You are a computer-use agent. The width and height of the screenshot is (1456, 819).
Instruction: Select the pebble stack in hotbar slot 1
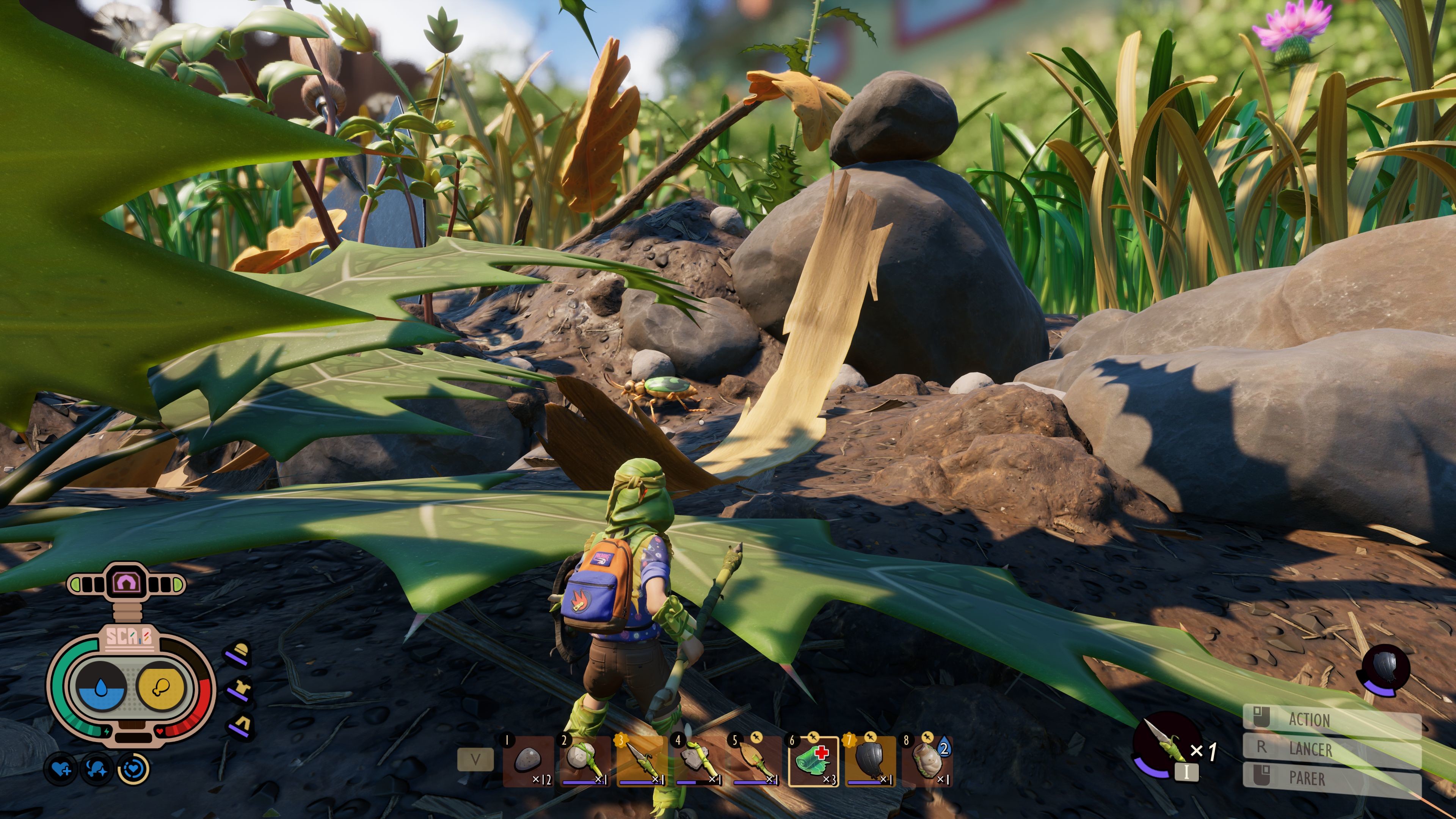pos(528,761)
